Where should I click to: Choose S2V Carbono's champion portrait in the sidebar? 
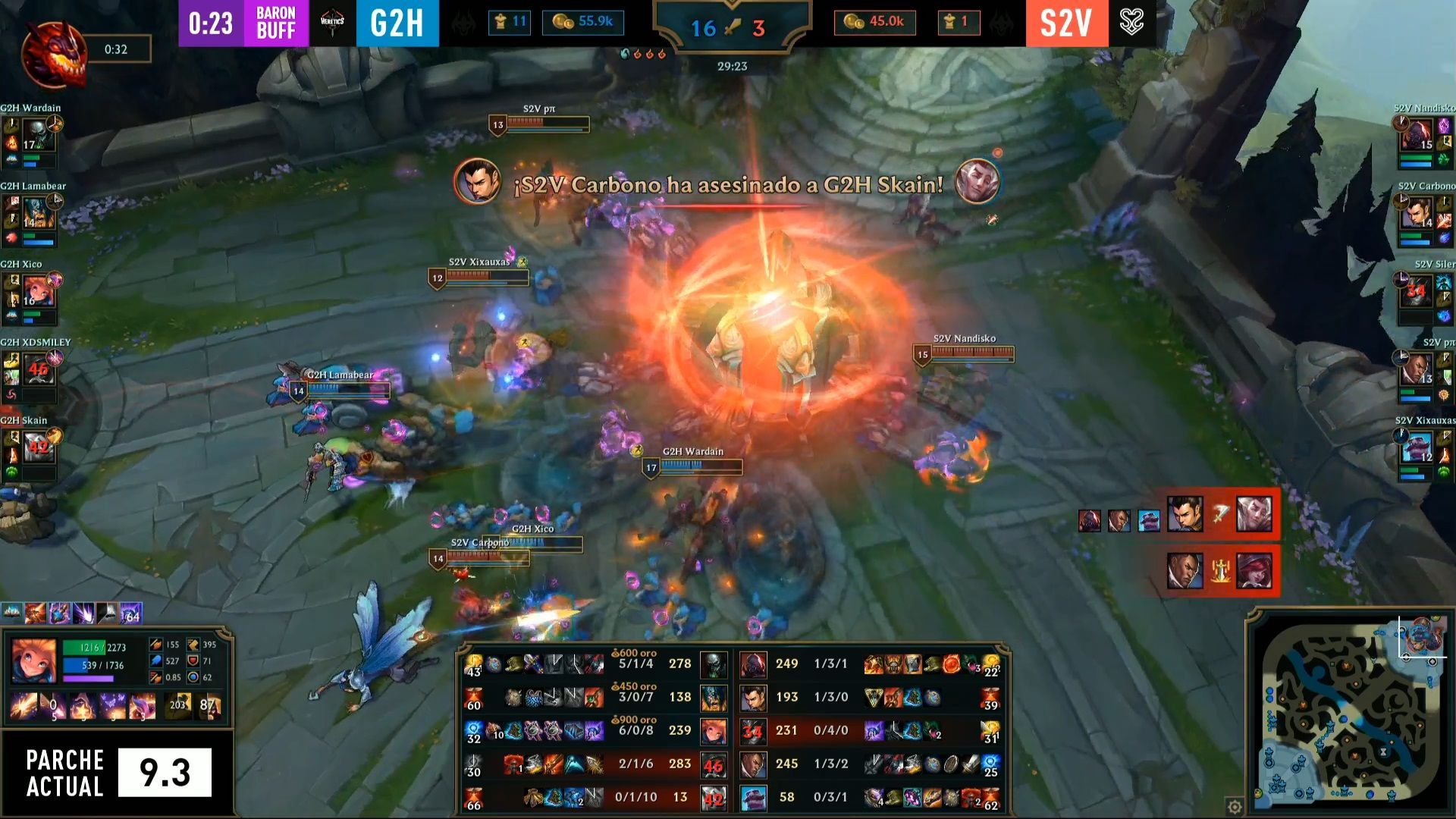coord(1416,214)
